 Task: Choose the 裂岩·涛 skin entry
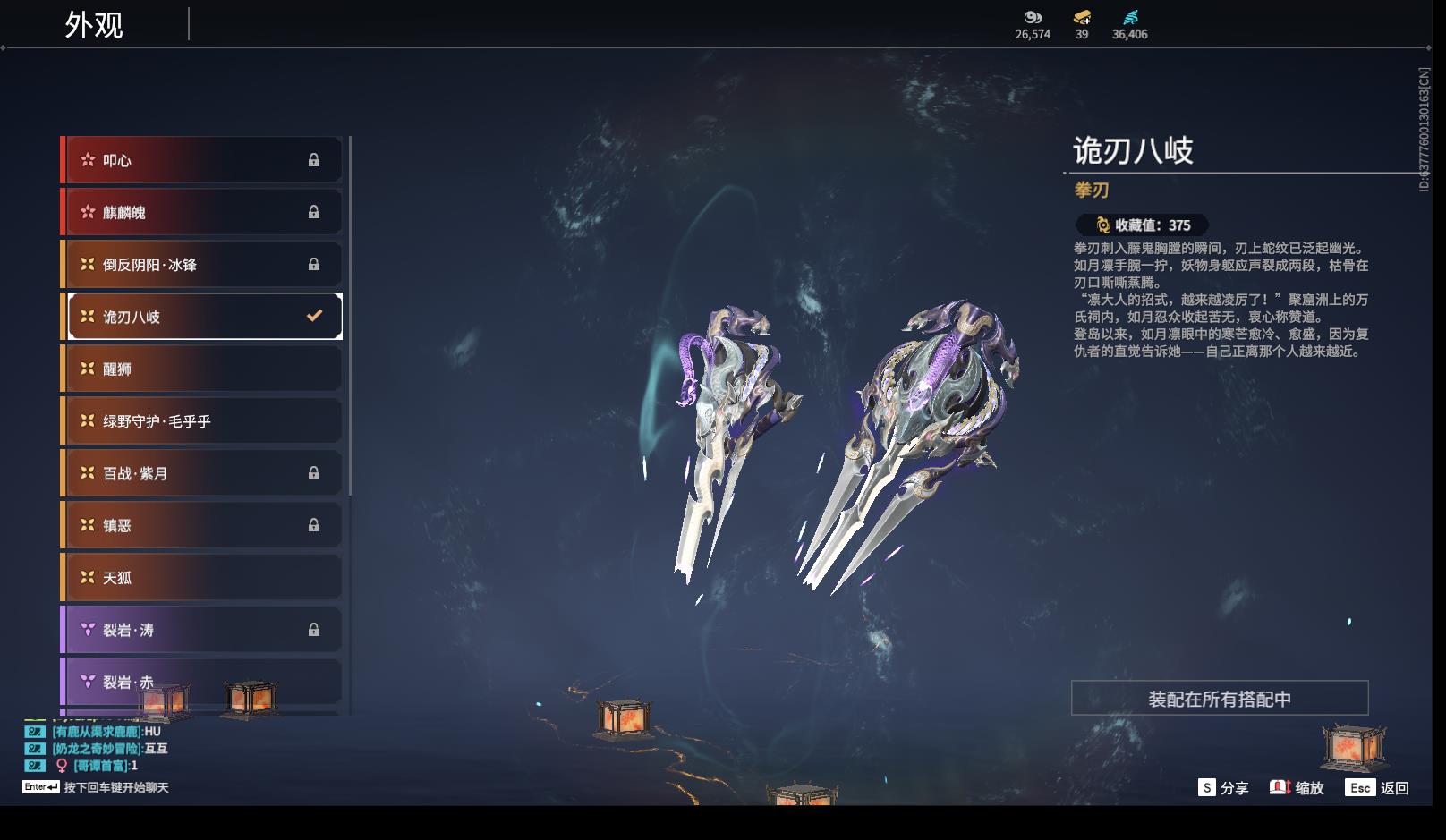(x=201, y=630)
